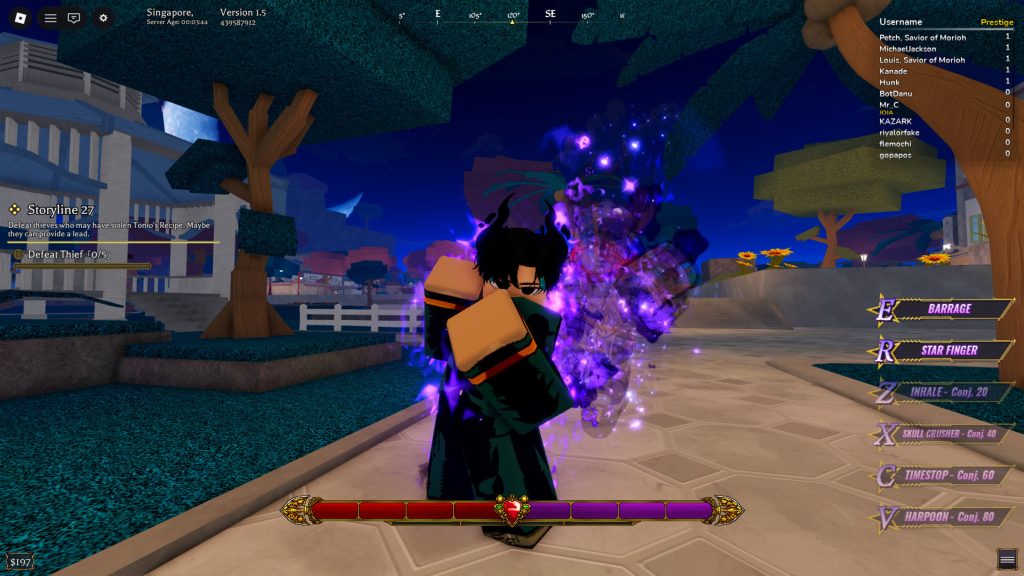Choose the Skull Crusher ability slot

[x=948, y=433]
